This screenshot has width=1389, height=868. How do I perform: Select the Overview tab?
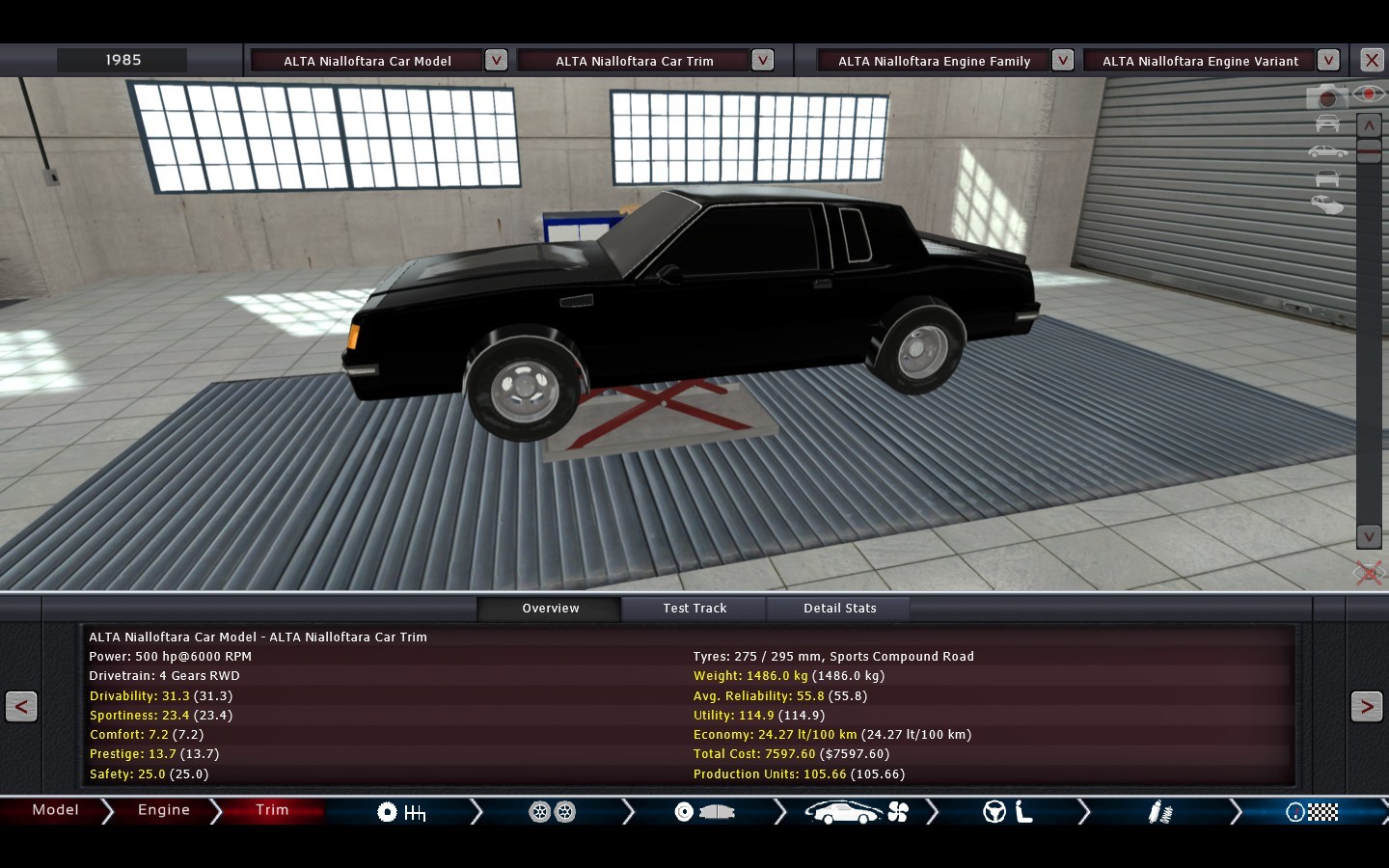pos(550,609)
